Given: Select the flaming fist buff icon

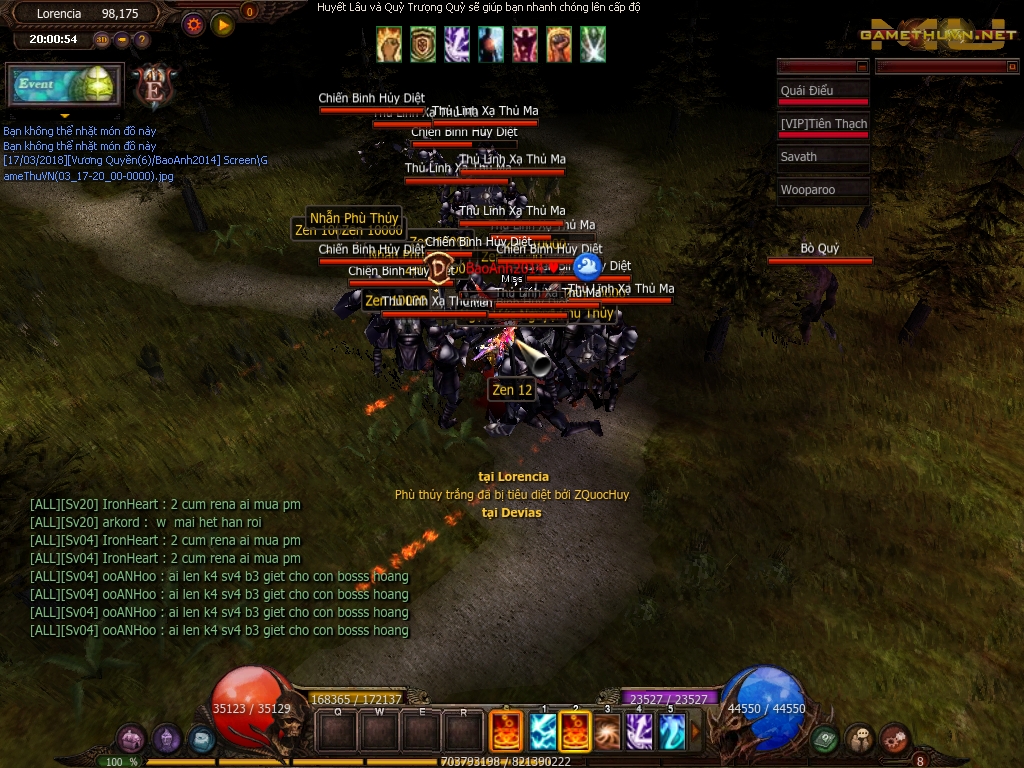Looking at the screenshot, I should click(389, 44).
